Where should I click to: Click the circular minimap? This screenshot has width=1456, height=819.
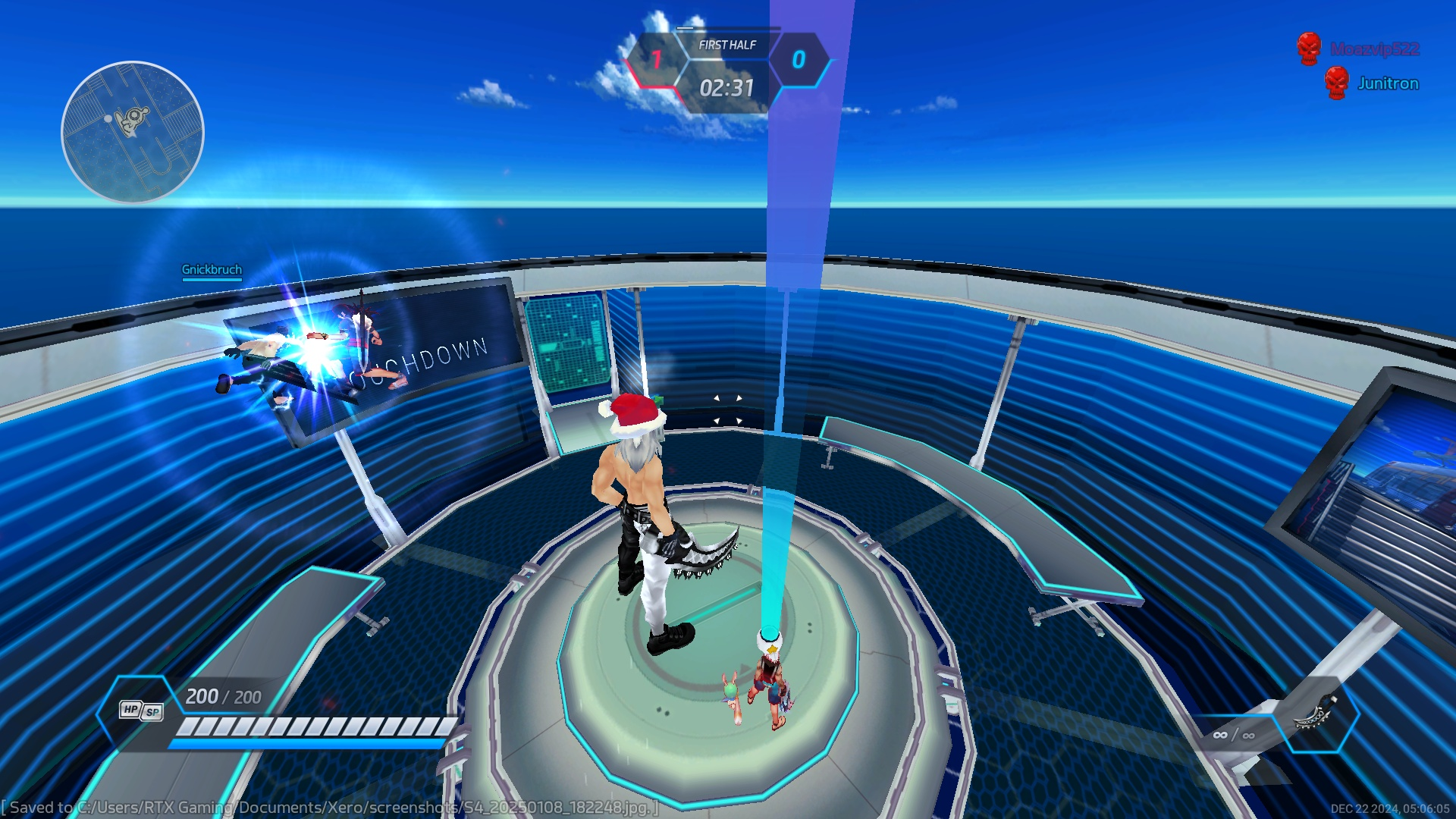click(x=133, y=133)
